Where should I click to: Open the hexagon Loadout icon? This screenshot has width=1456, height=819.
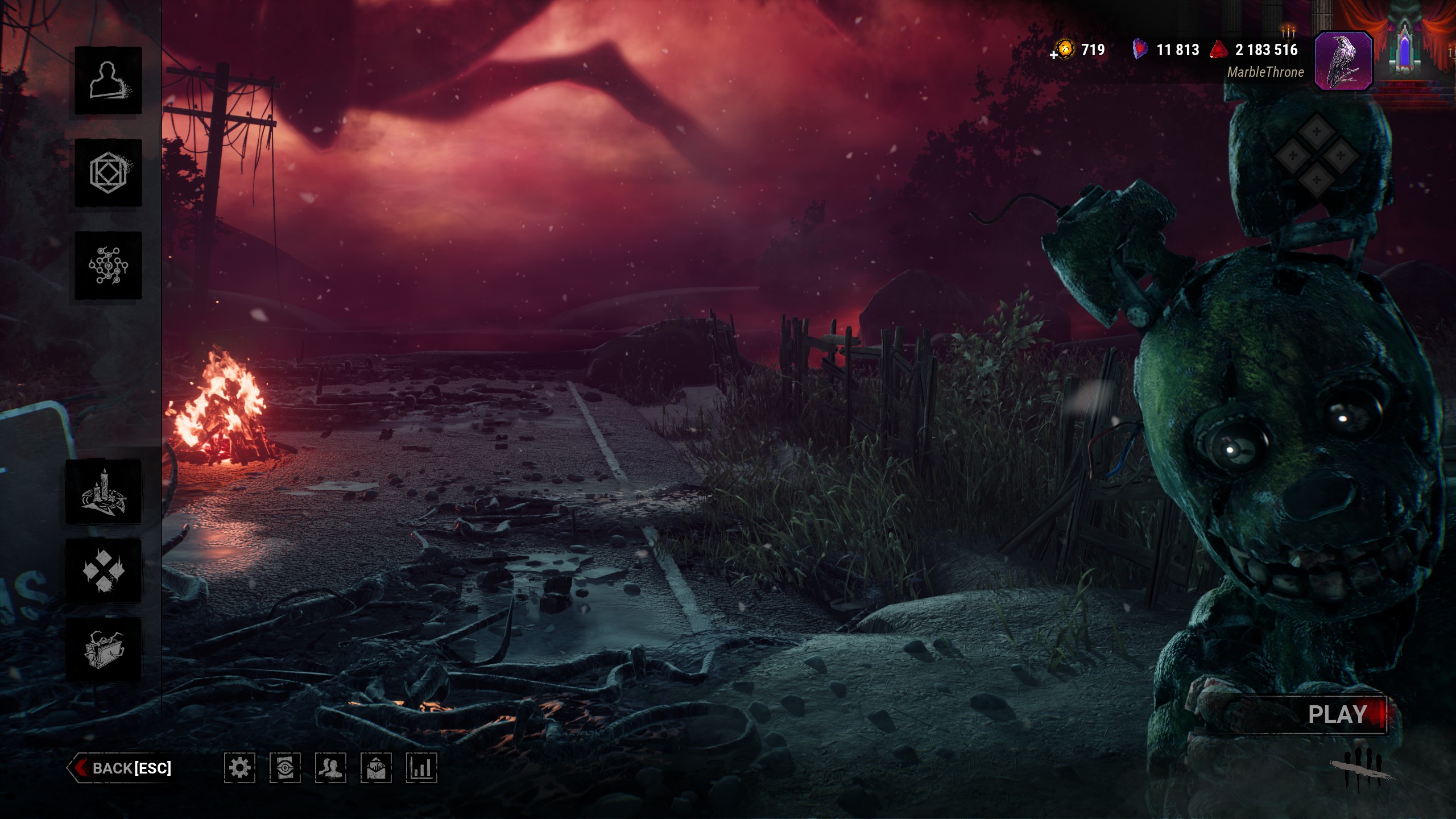108,173
